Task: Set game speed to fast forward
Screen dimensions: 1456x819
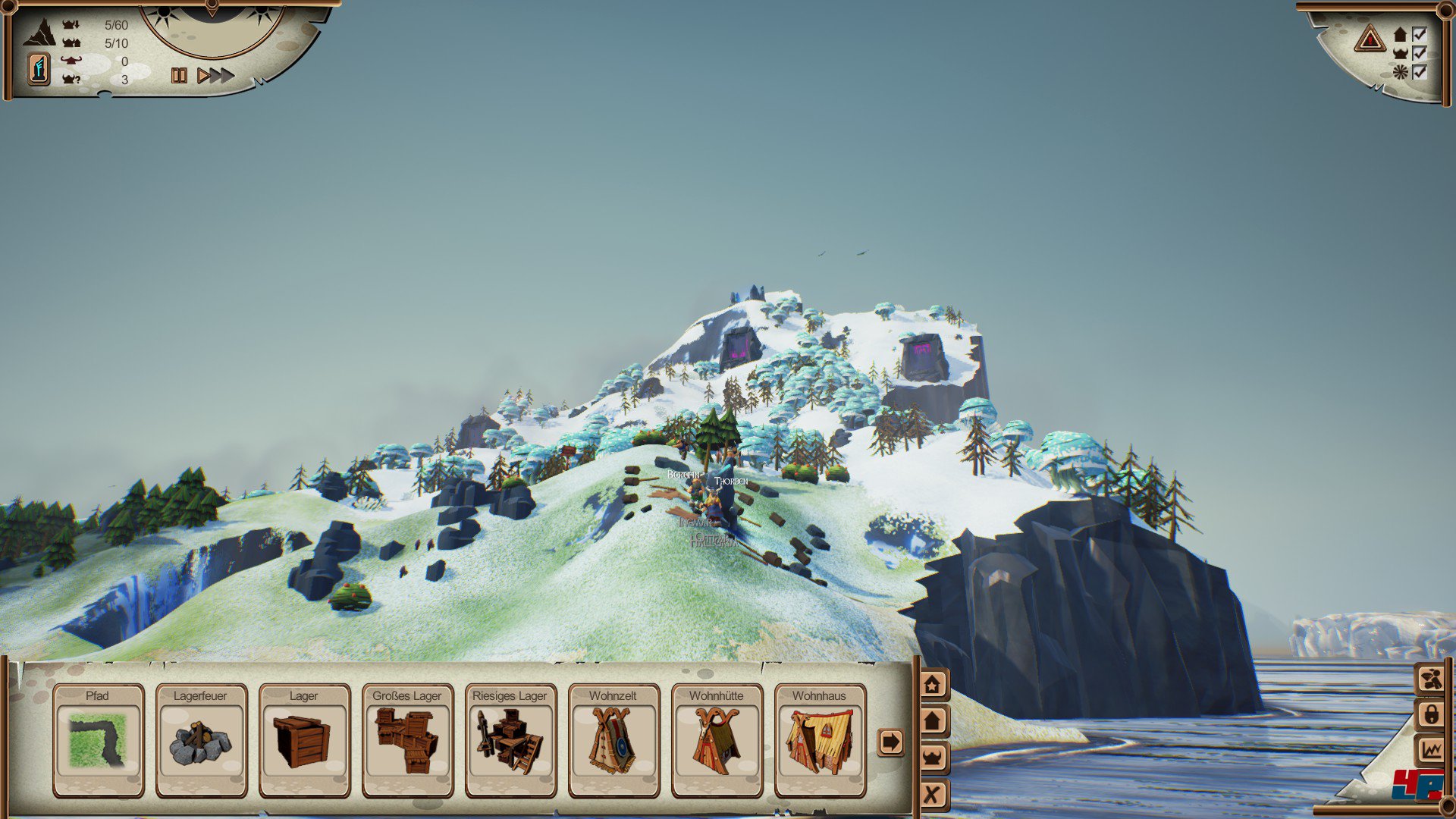Action: (216, 75)
